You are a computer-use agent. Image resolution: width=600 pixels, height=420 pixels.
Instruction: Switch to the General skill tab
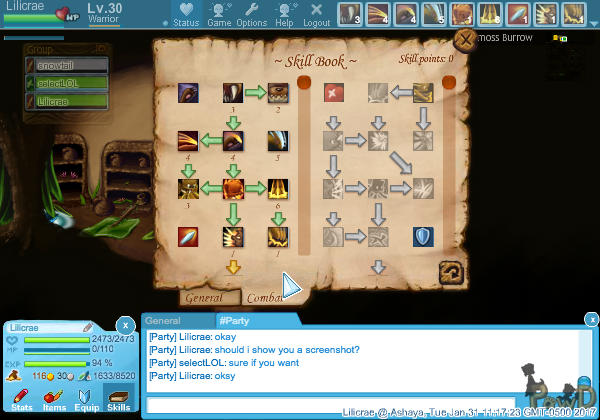[x=205, y=297]
